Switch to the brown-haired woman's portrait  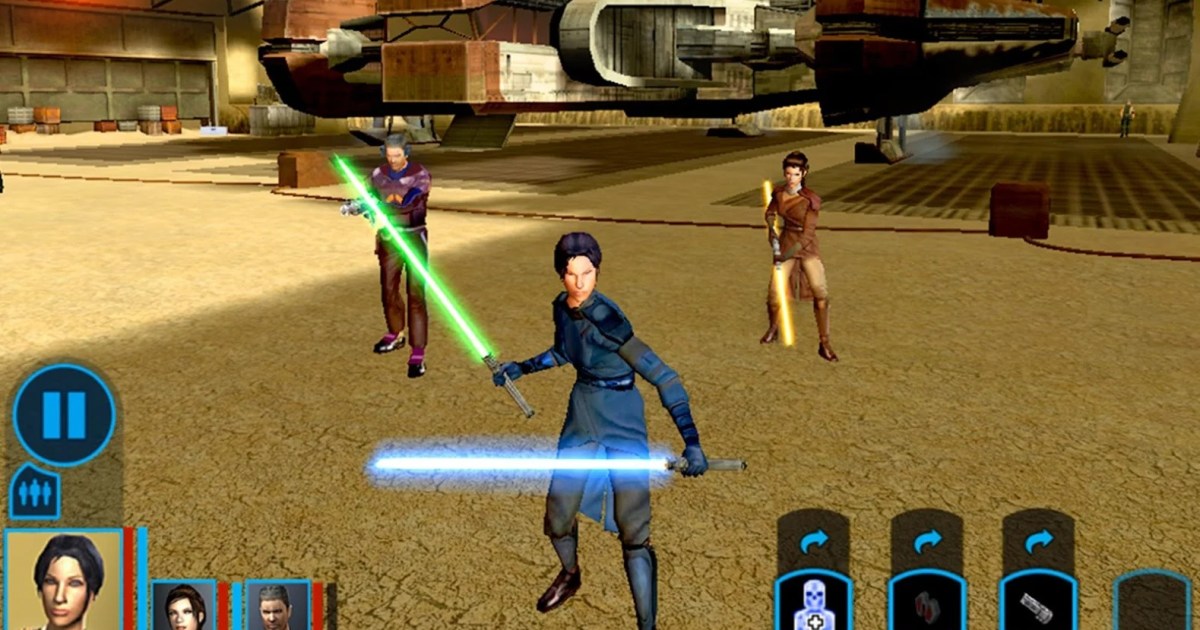pyautogui.click(x=184, y=605)
